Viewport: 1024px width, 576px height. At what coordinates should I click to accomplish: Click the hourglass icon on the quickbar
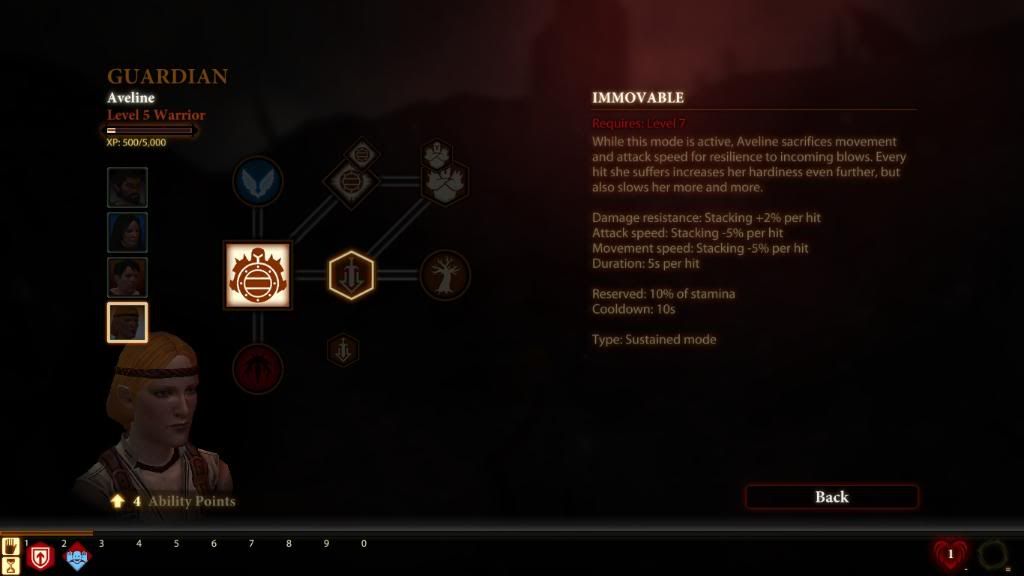coord(12,565)
